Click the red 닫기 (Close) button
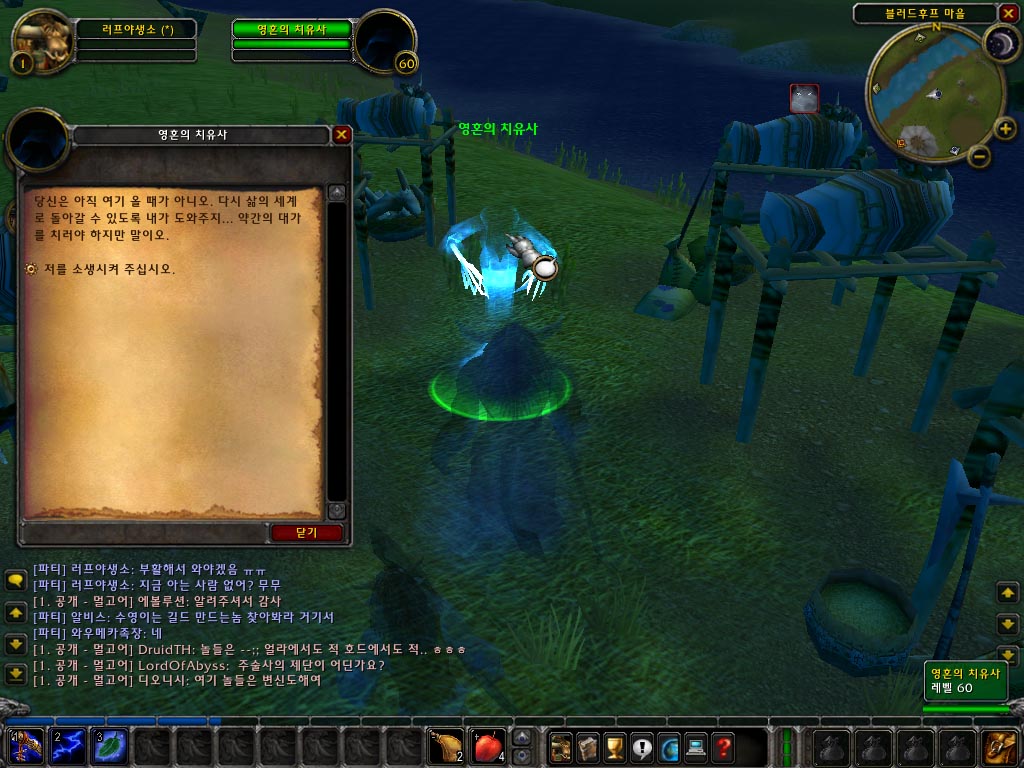Image resolution: width=1024 pixels, height=768 pixels. click(306, 533)
